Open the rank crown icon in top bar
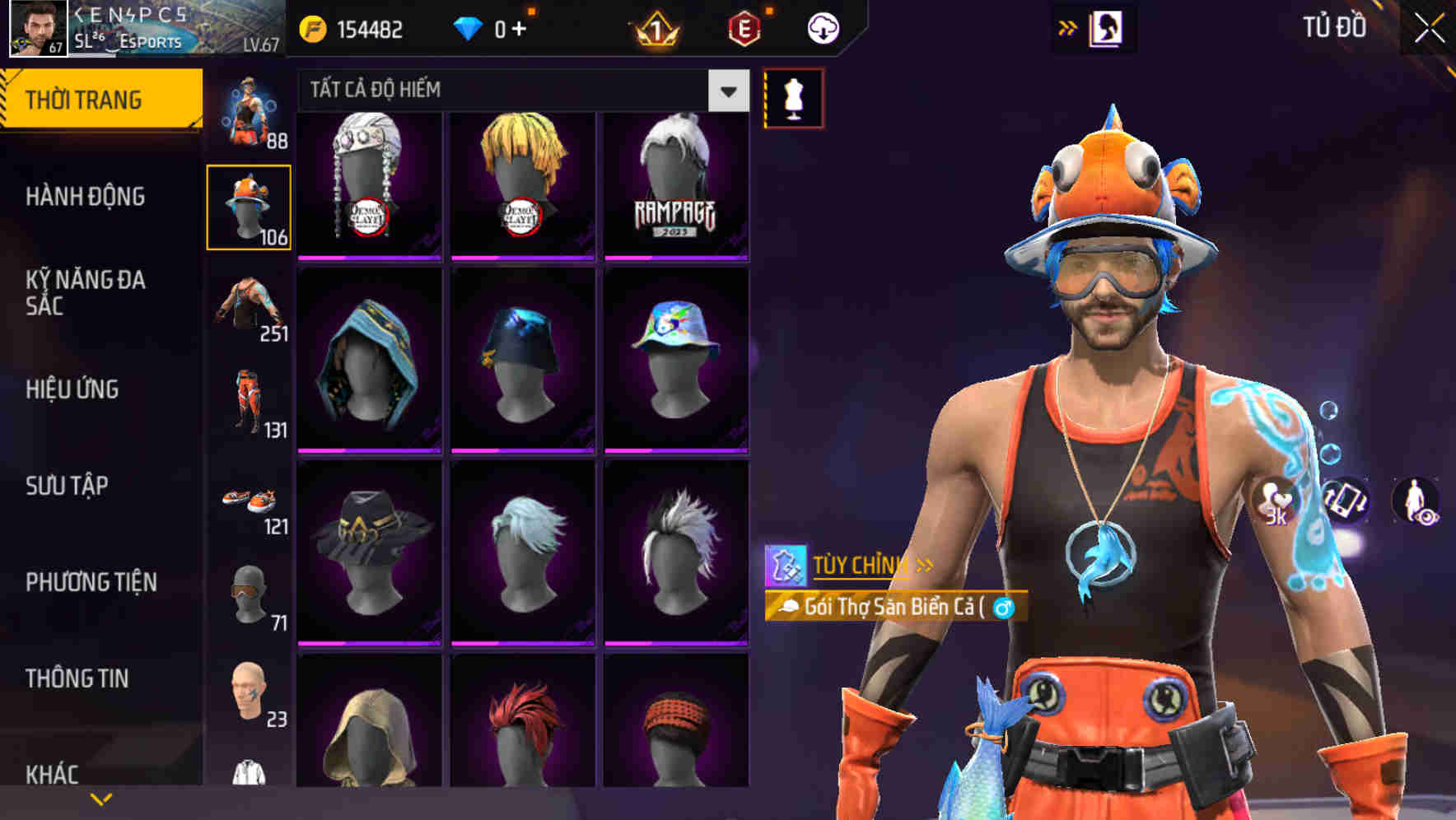Screen dimensions: 1456x820 [x=653, y=27]
